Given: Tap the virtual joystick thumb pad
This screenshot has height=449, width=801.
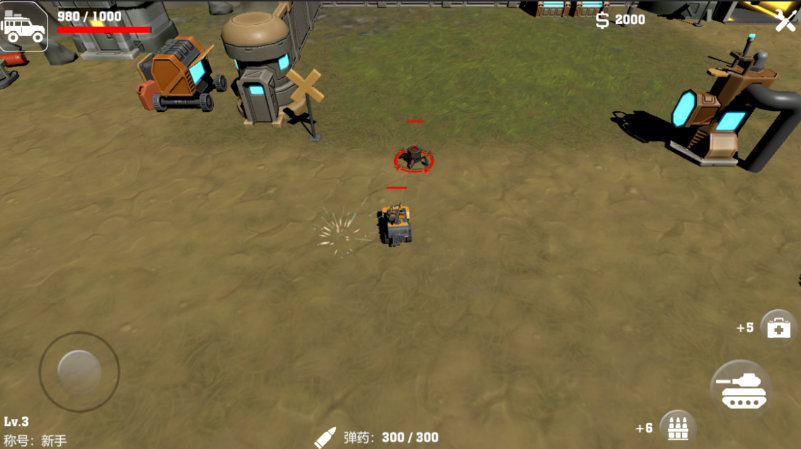Looking at the screenshot, I should 79,372.
